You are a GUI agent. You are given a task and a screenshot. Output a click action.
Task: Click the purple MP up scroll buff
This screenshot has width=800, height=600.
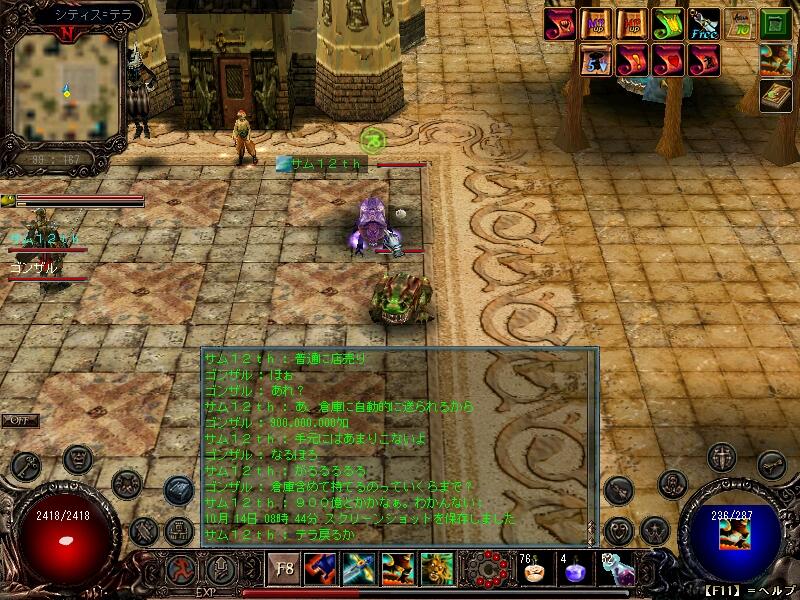point(596,24)
